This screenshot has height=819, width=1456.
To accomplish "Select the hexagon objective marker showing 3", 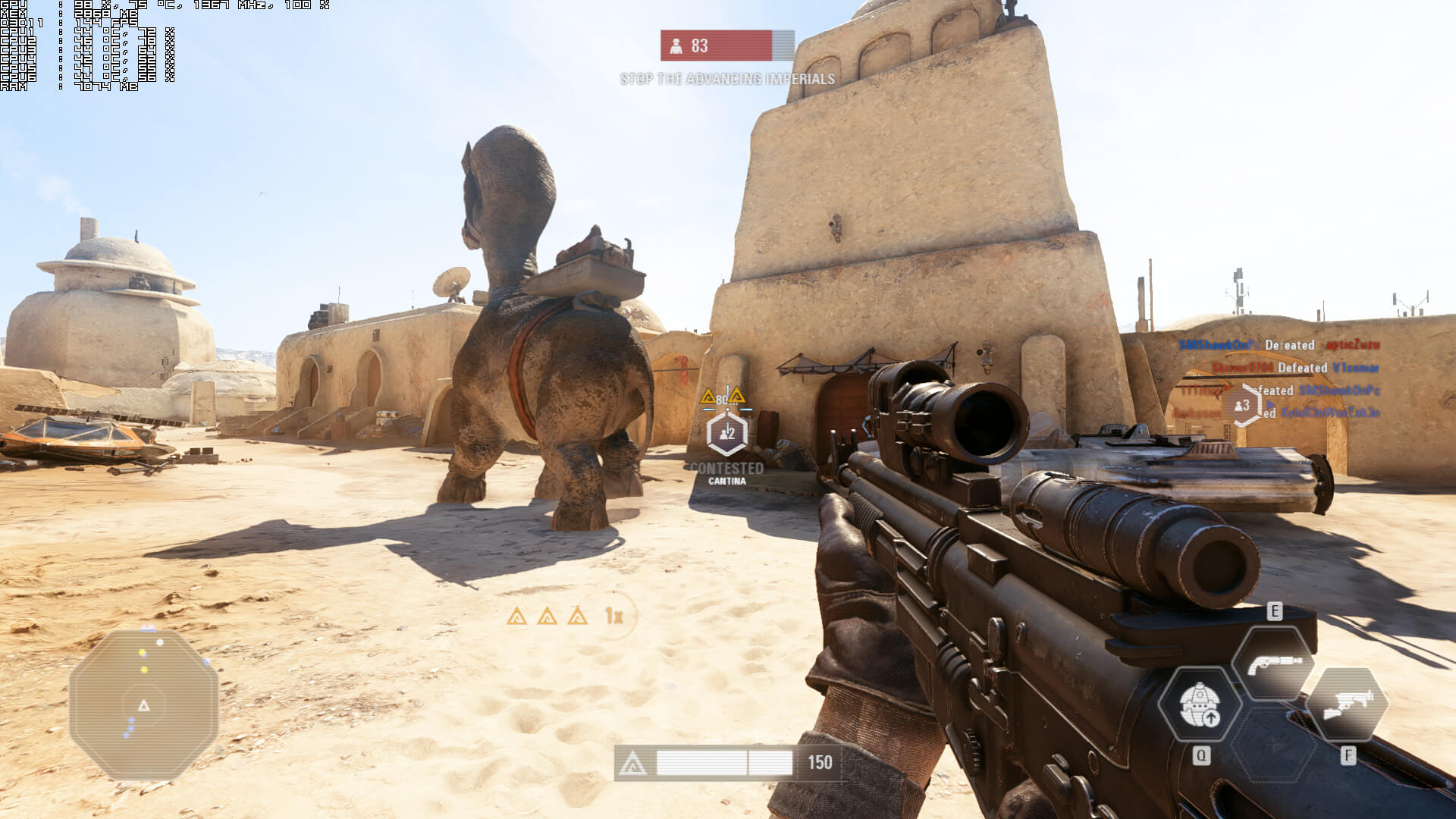I will coord(1241,406).
